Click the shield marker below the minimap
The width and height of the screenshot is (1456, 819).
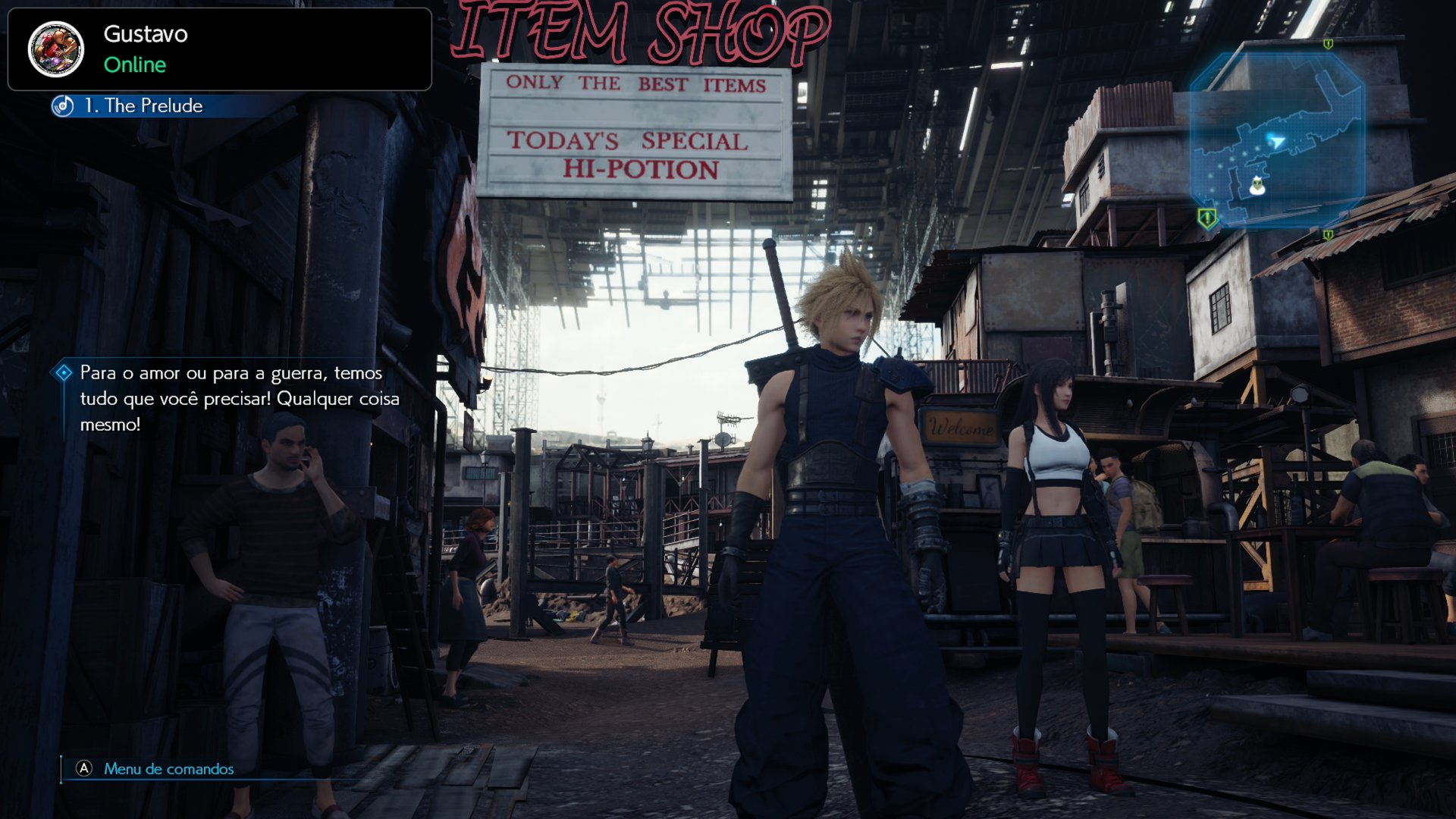pyautogui.click(x=1329, y=235)
